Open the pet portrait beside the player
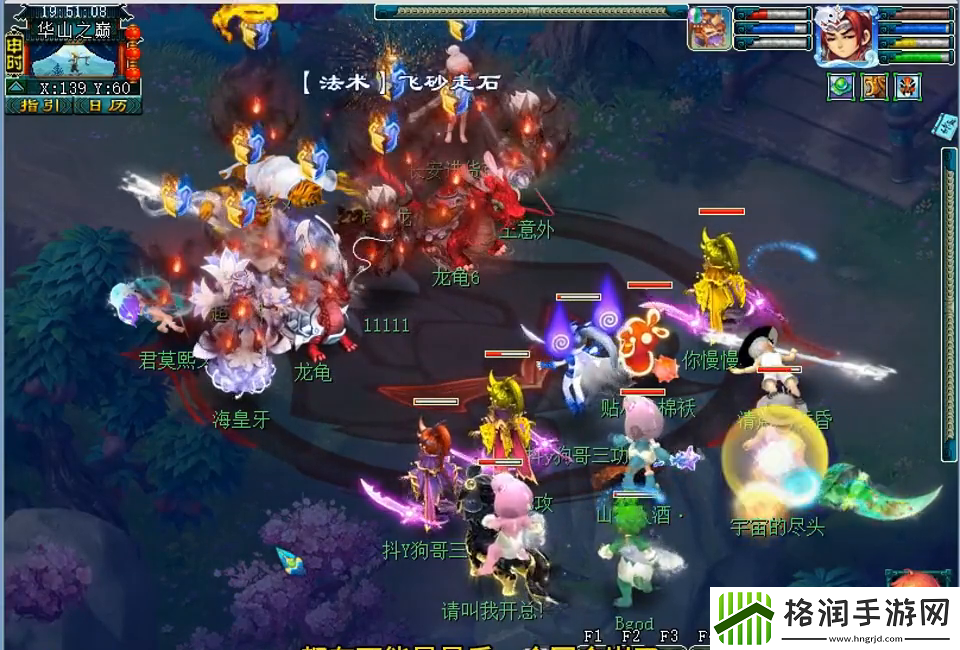The image size is (960, 650). (708, 29)
